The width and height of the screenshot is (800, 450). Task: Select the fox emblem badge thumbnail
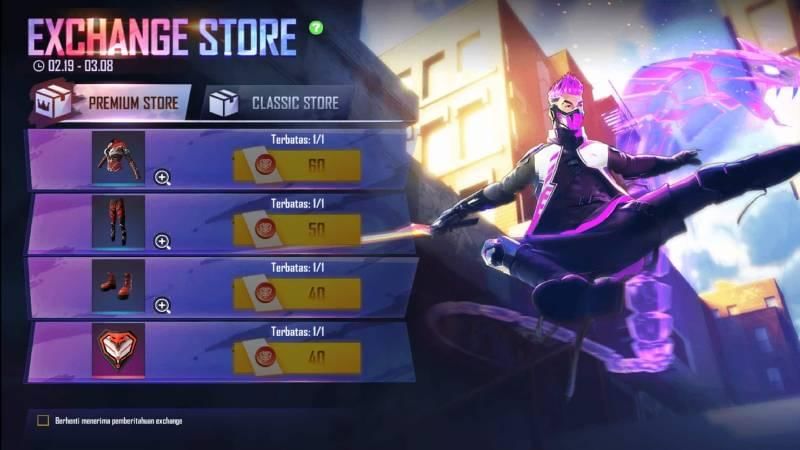(119, 350)
